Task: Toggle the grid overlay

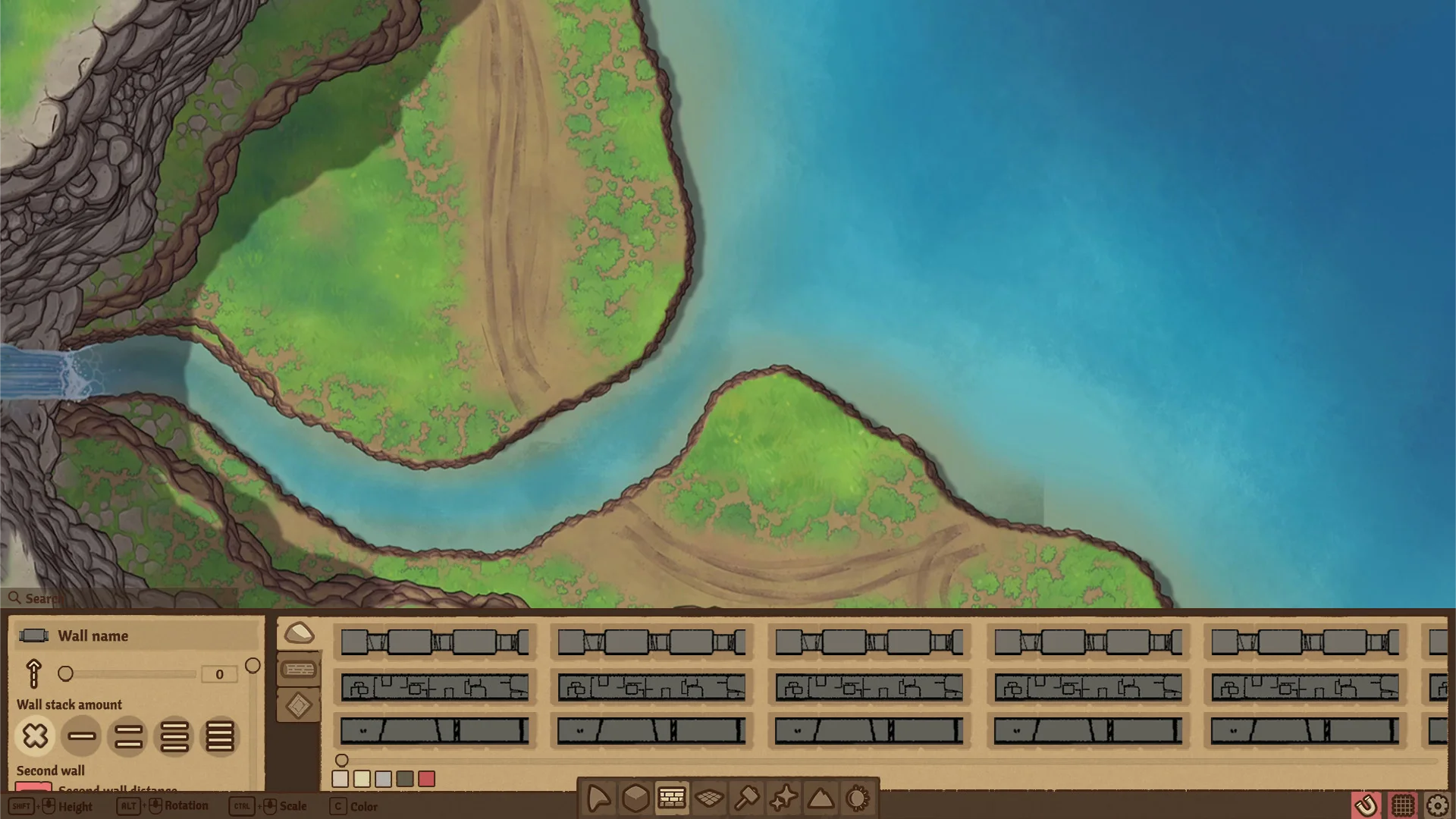Action: tap(1403, 806)
